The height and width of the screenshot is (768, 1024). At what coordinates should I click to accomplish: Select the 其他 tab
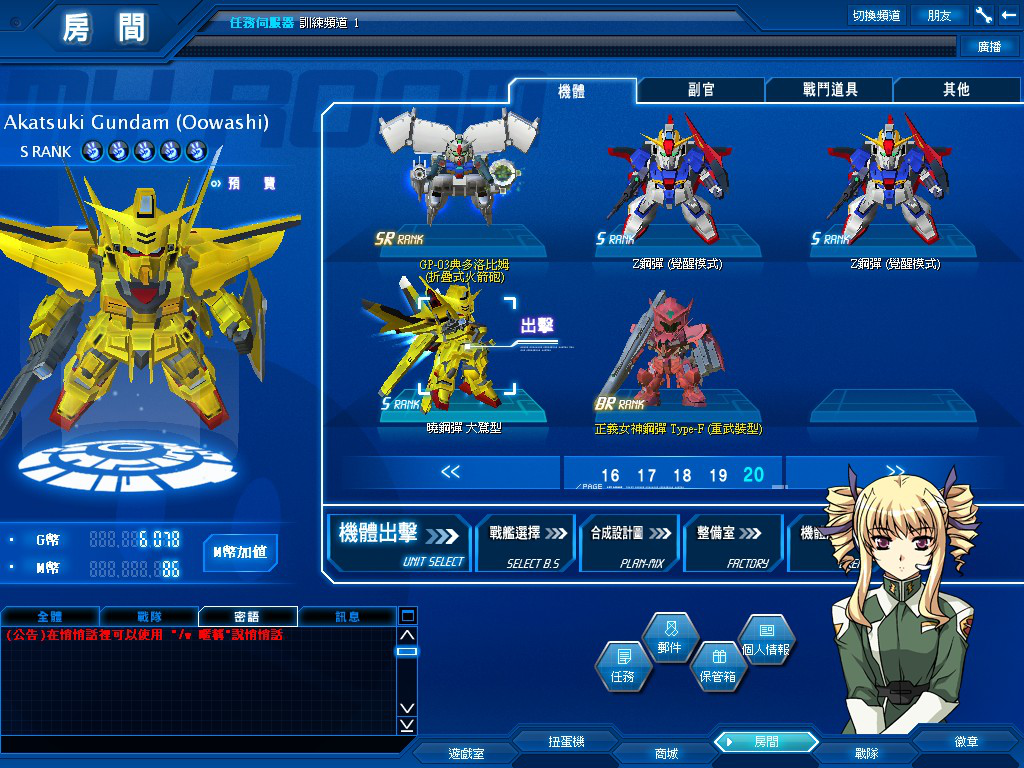coord(956,90)
